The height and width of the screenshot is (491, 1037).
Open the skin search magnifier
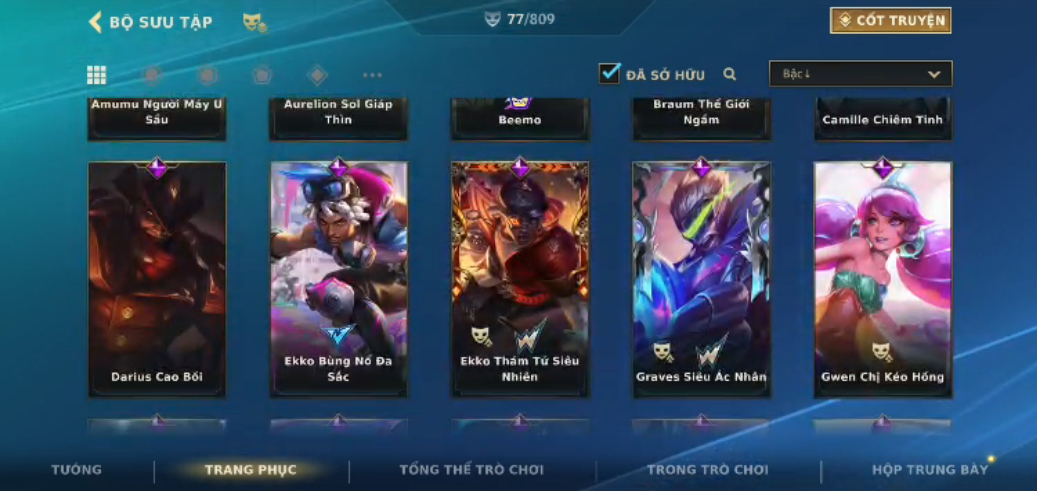click(x=730, y=74)
